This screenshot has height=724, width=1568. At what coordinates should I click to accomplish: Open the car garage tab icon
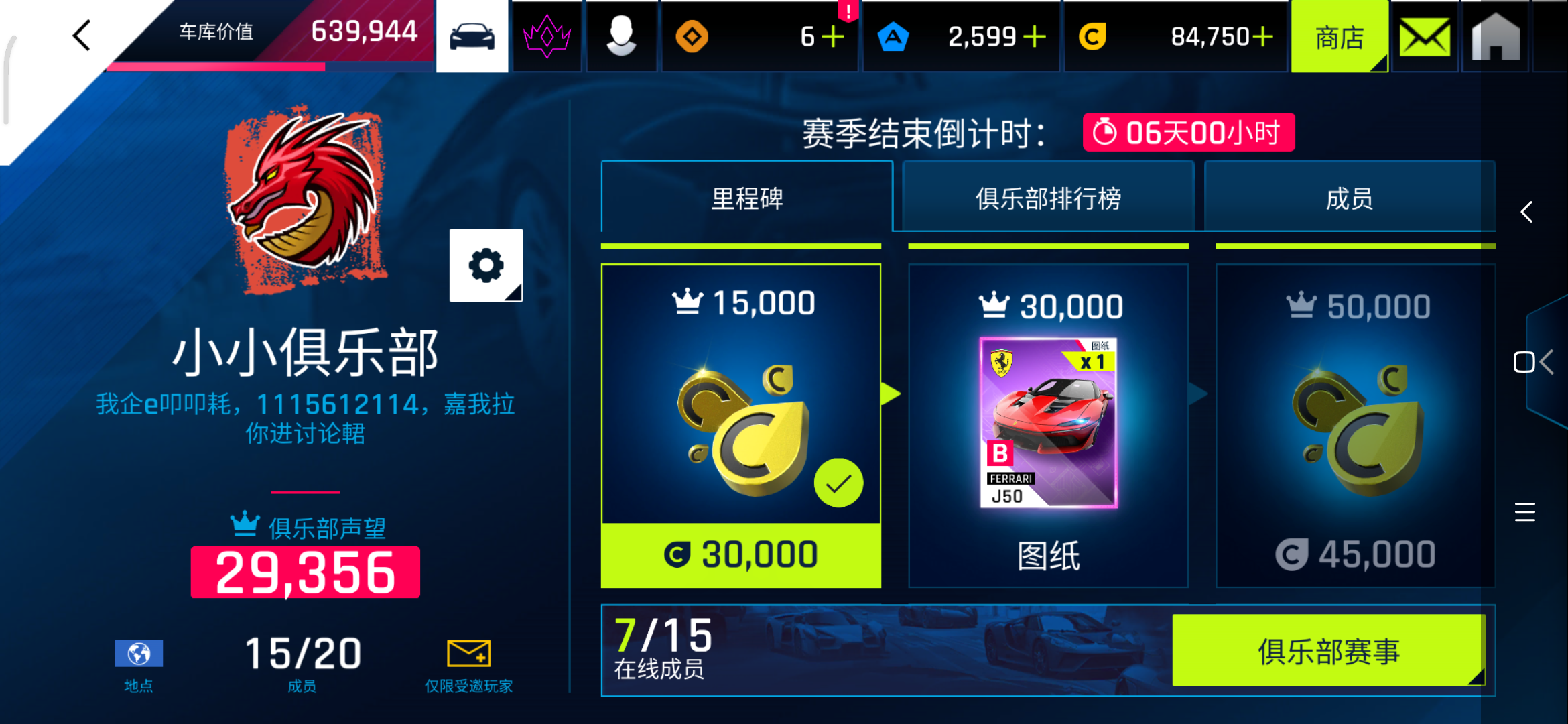(x=472, y=36)
